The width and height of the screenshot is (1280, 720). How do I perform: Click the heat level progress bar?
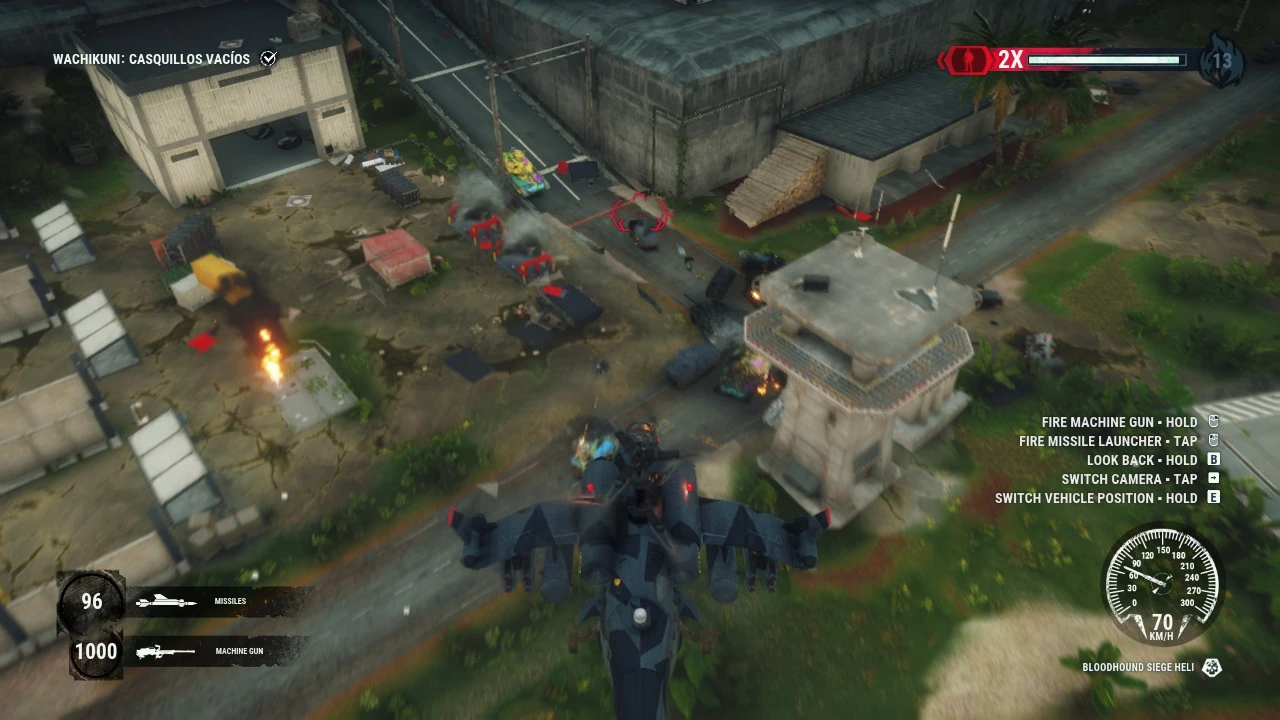(1105, 60)
